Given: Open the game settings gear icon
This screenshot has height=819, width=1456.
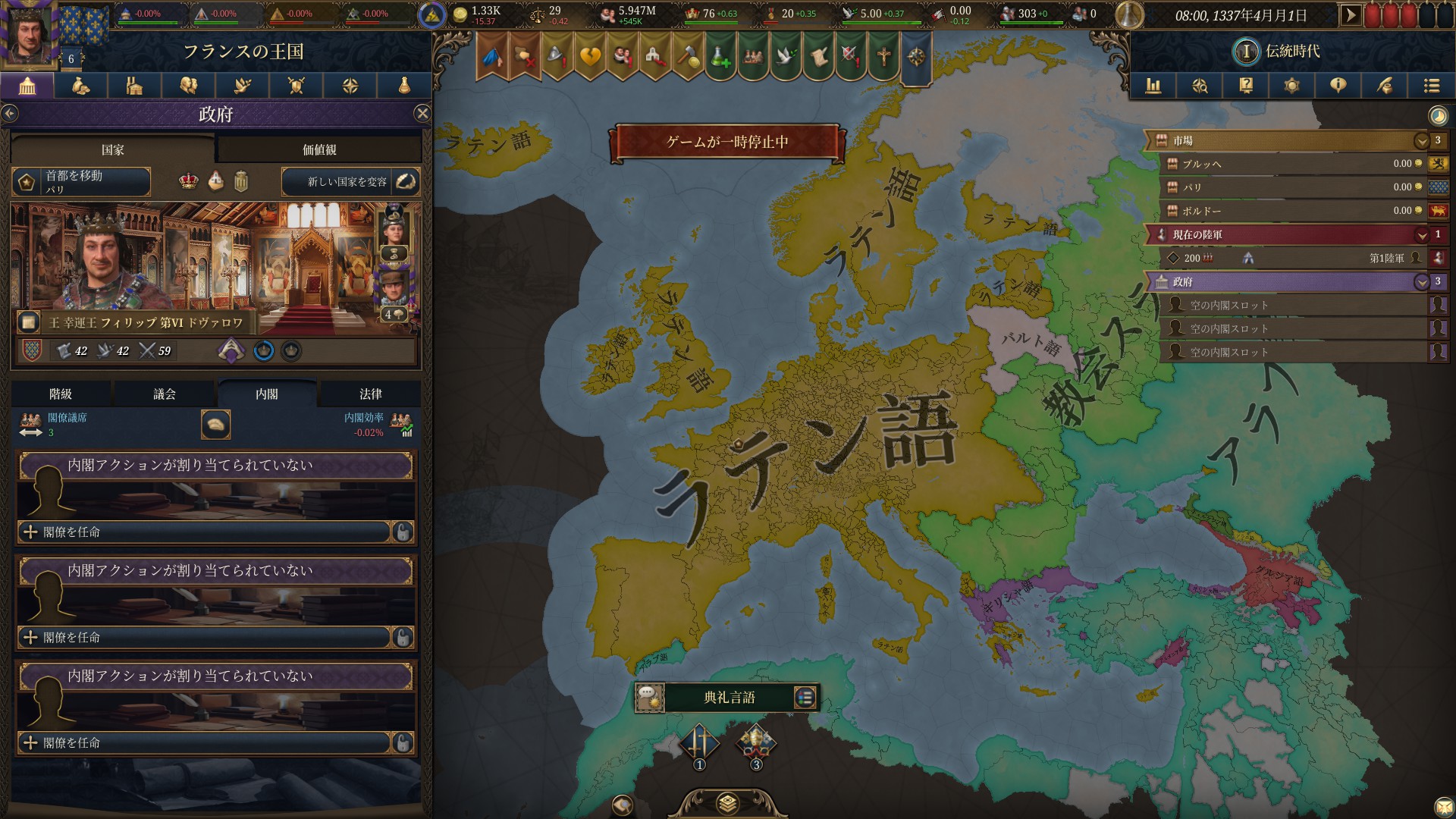Looking at the screenshot, I should coord(1291,86).
